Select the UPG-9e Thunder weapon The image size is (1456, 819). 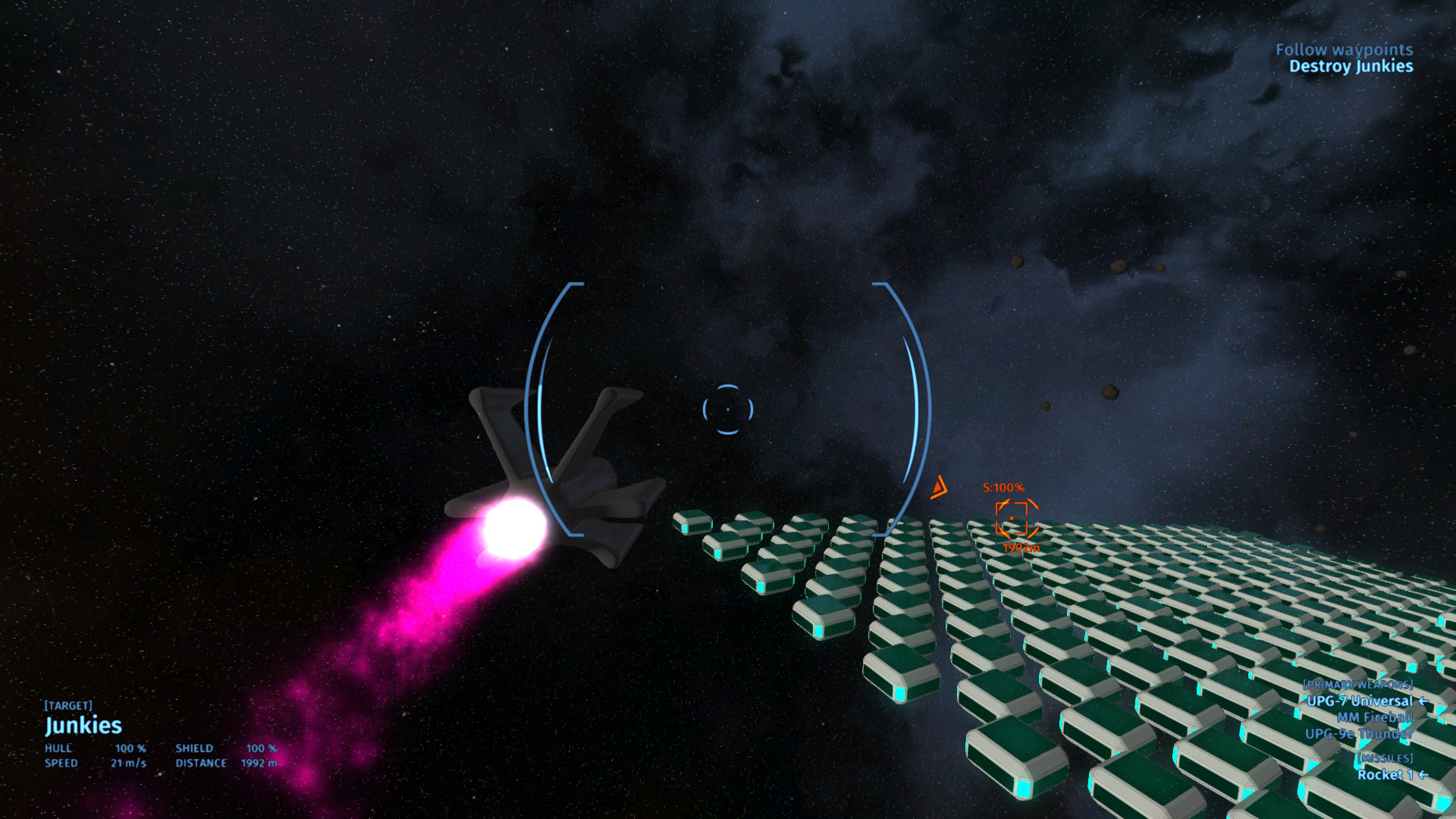[x=1361, y=735]
